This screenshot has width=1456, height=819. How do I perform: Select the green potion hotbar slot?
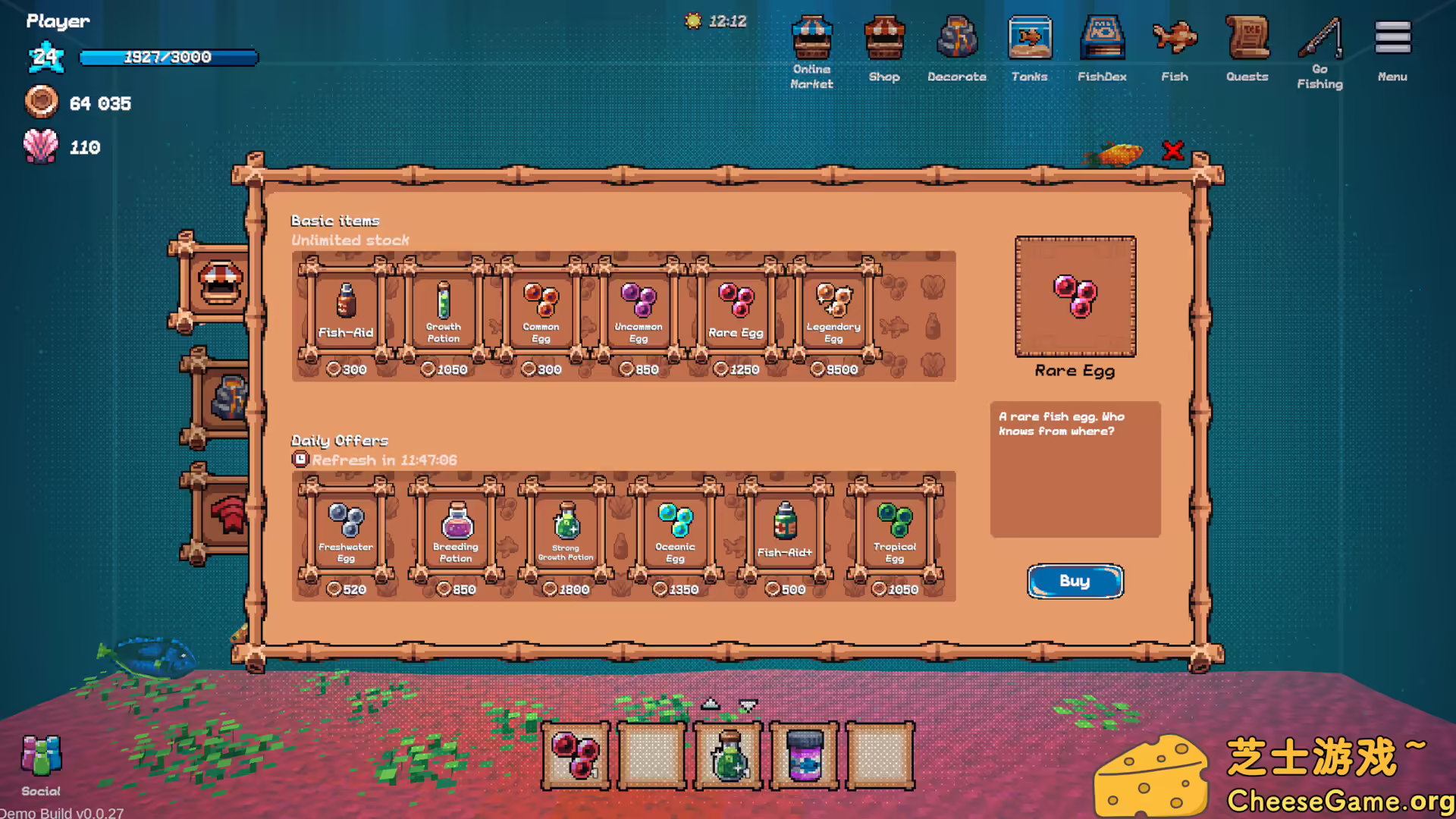point(726,755)
